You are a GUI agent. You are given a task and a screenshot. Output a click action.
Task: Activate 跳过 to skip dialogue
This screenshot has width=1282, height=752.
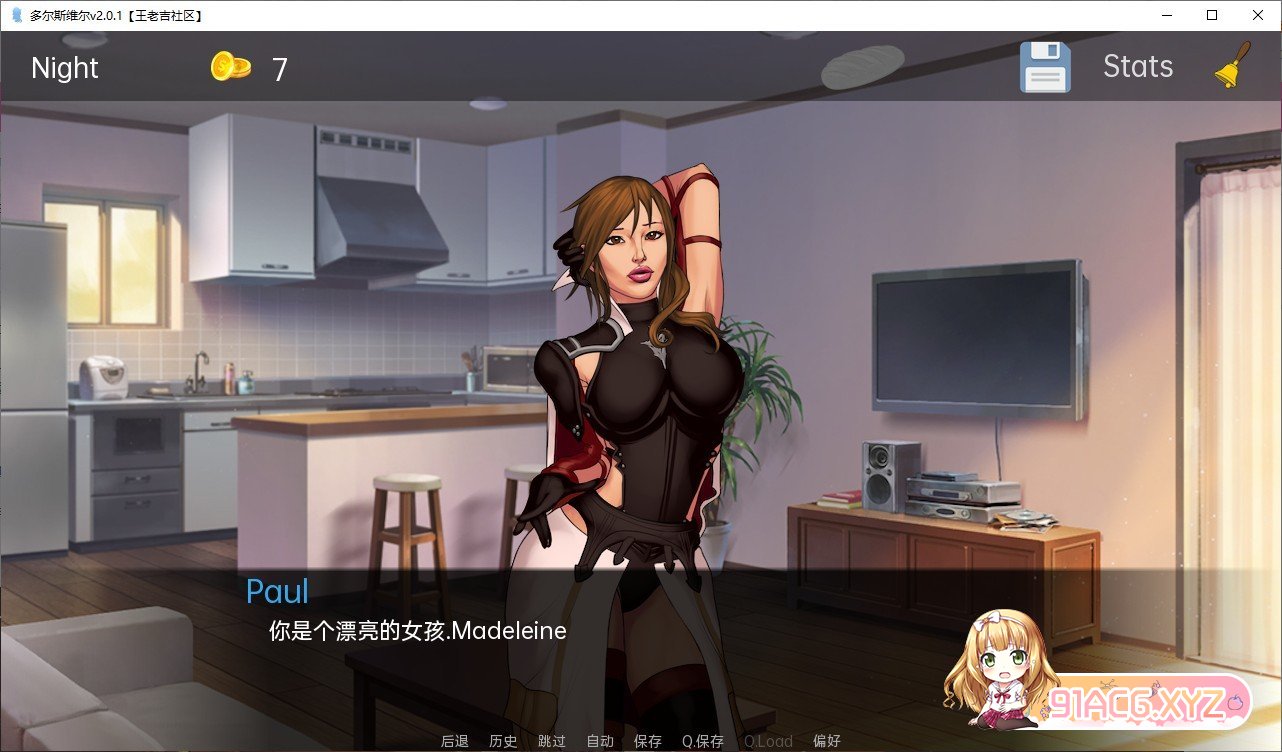[551, 741]
